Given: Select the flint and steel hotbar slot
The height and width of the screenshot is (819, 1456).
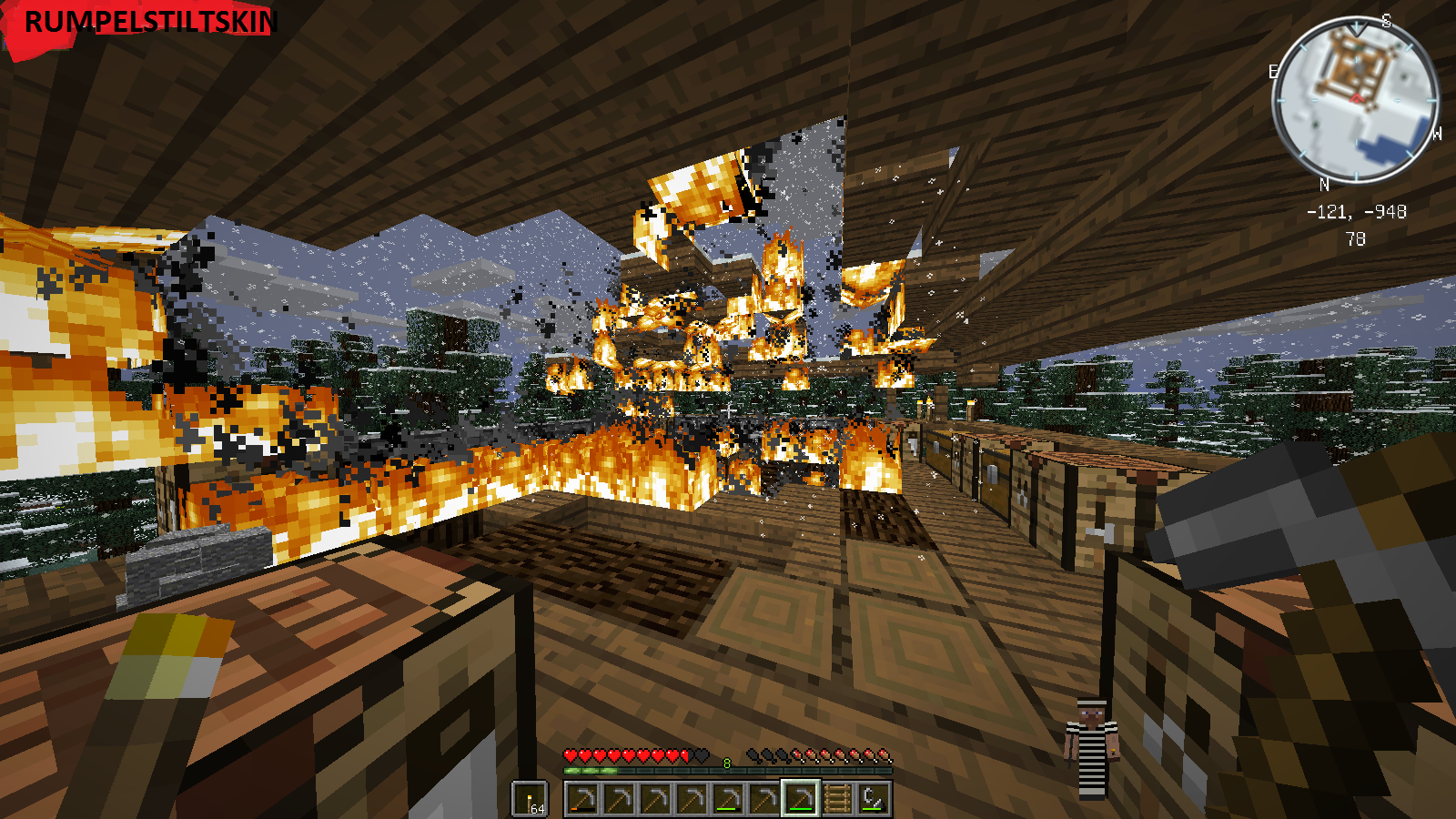Looking at the screenshot, I should click(x=874, y=799).
